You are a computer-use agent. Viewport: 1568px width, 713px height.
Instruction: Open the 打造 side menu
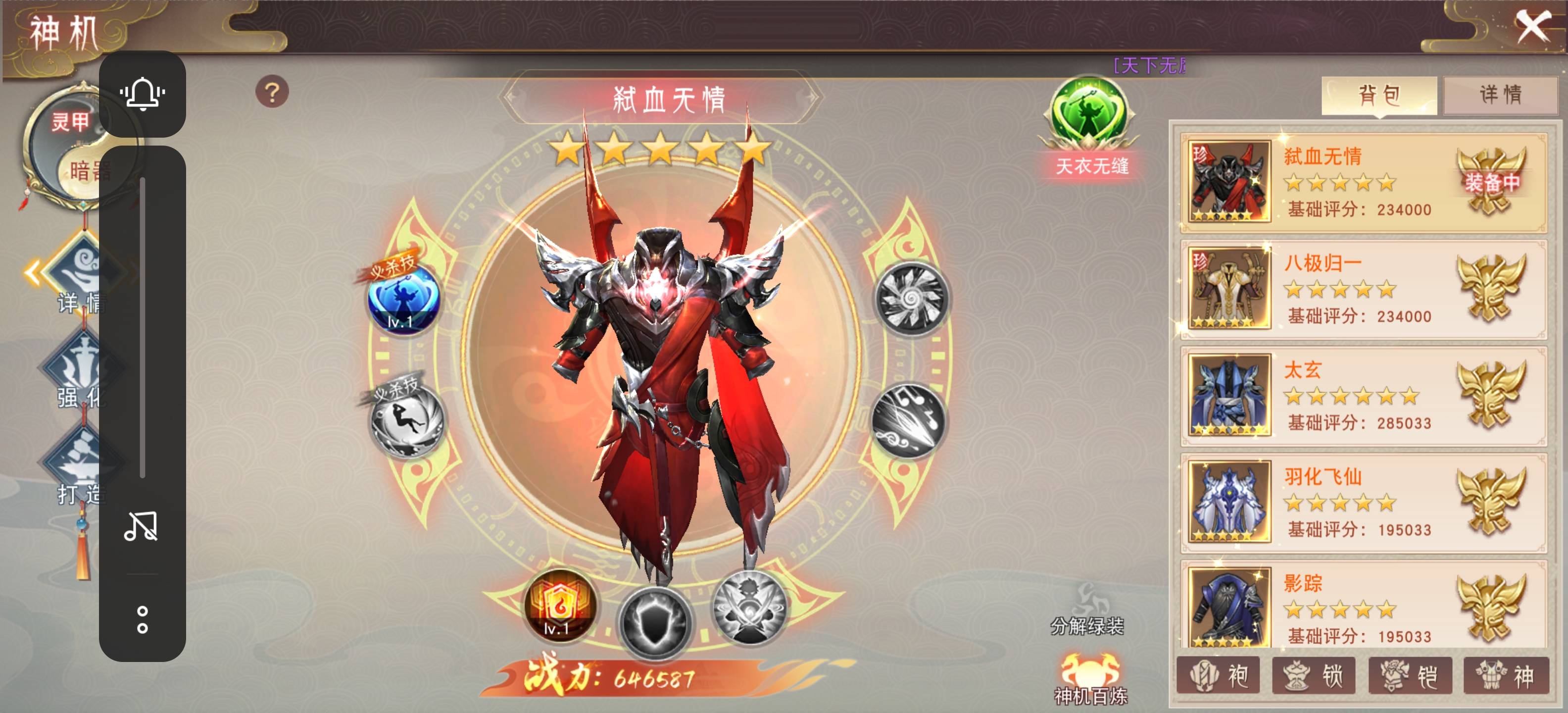(79, 469)
